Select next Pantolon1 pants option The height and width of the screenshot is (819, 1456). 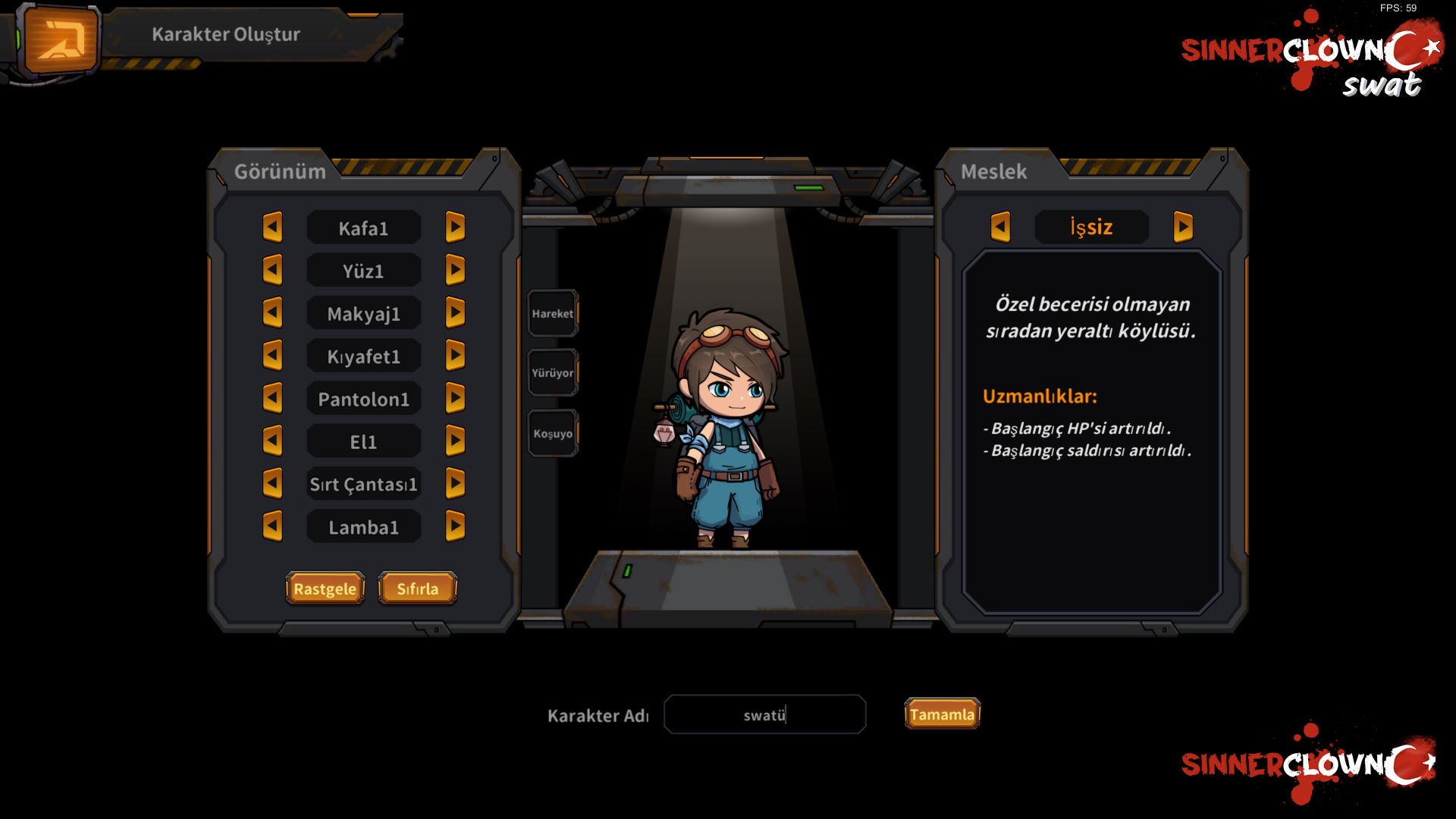tap(455, 399)
